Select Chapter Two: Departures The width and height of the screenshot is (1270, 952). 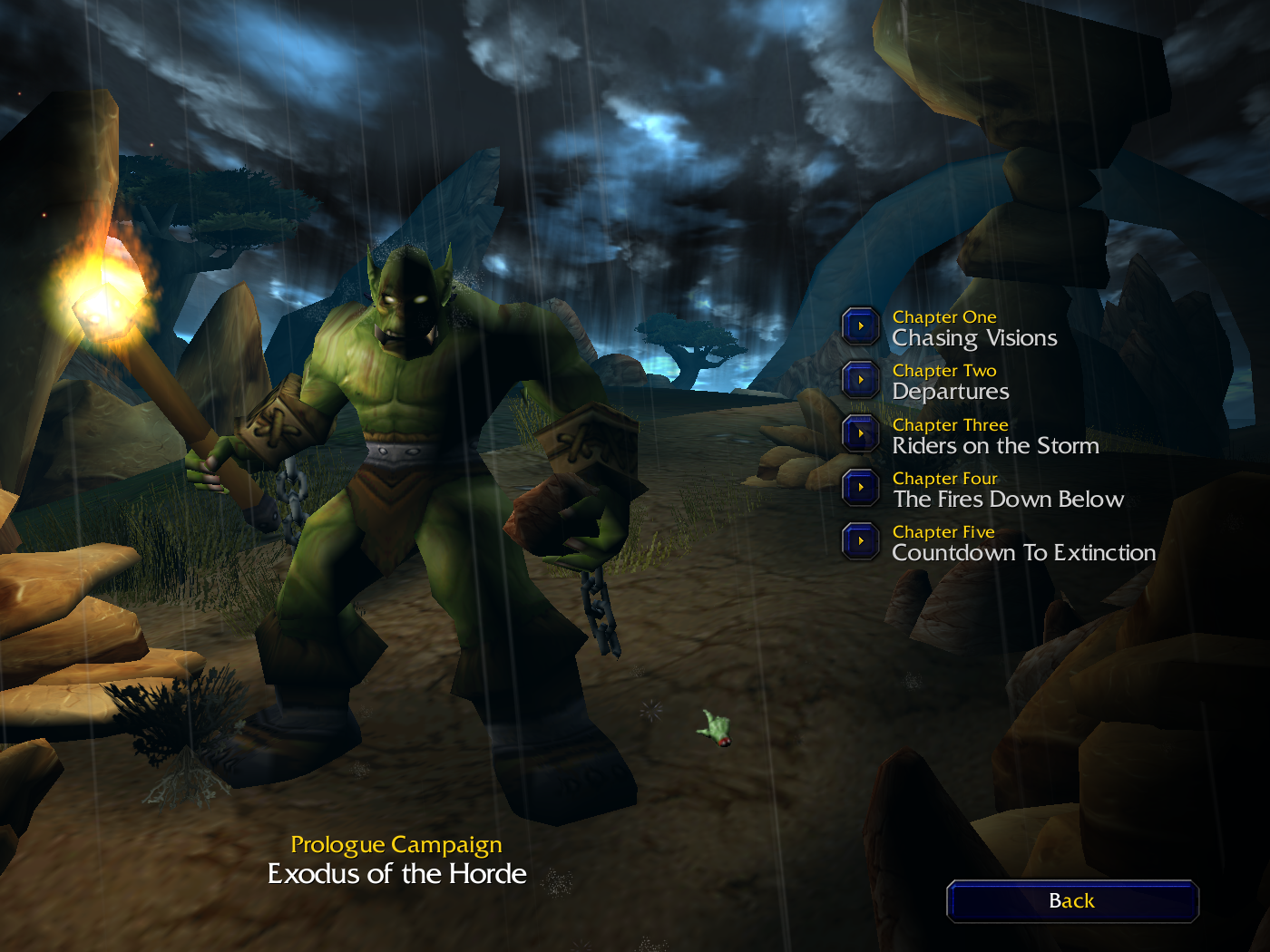click(861, 380)
